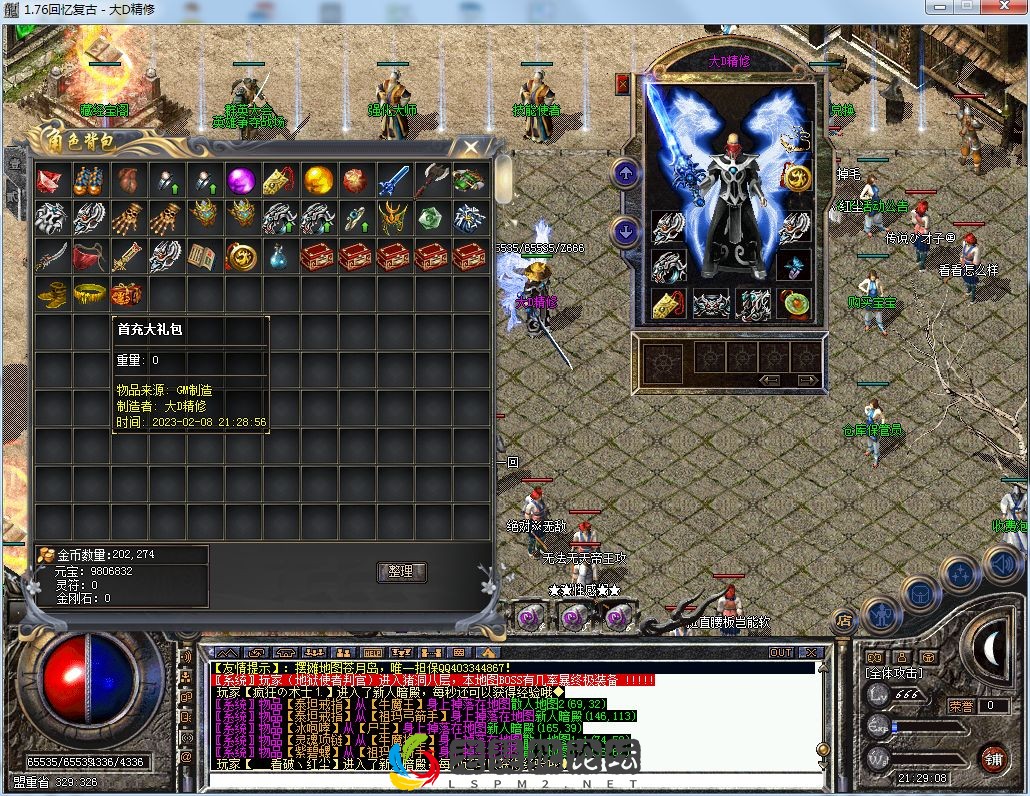Toggle the sound speaker button
This screenshot has width=1030, height=796.
(x=1001, y=565)
